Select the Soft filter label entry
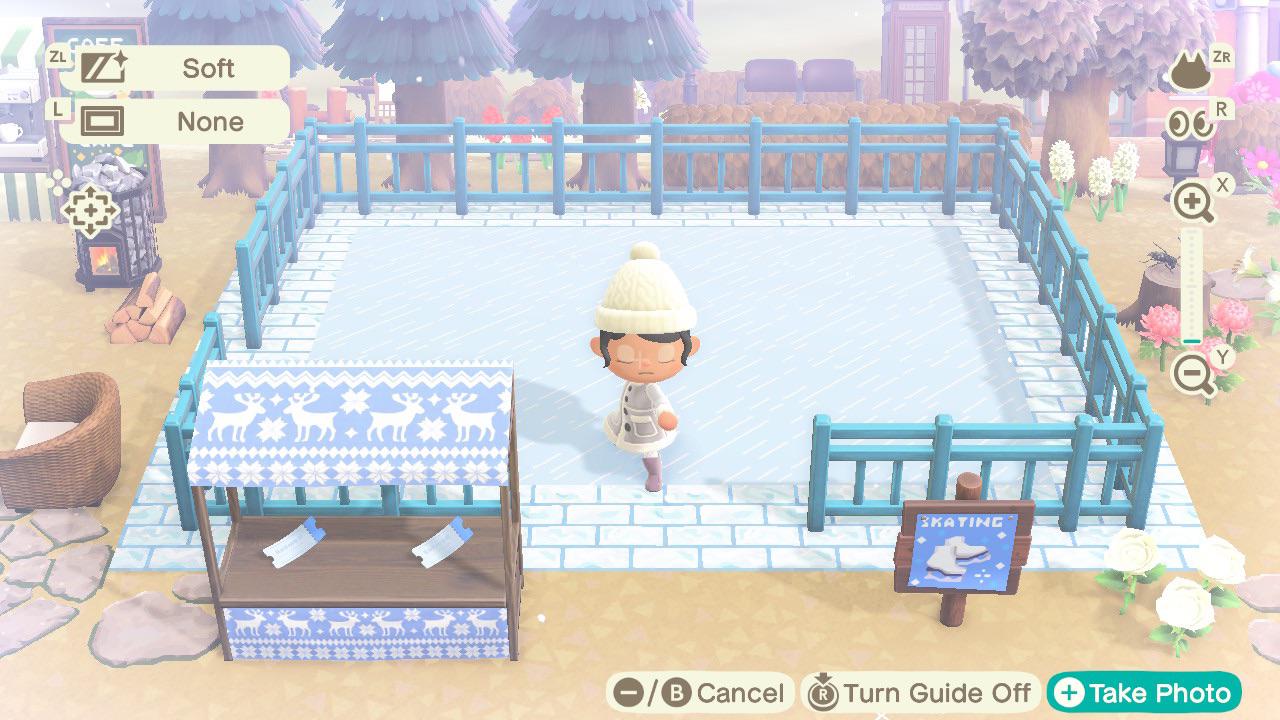Image resolution: width=1280 pixels, height=720 pixels. coord(208,67)
